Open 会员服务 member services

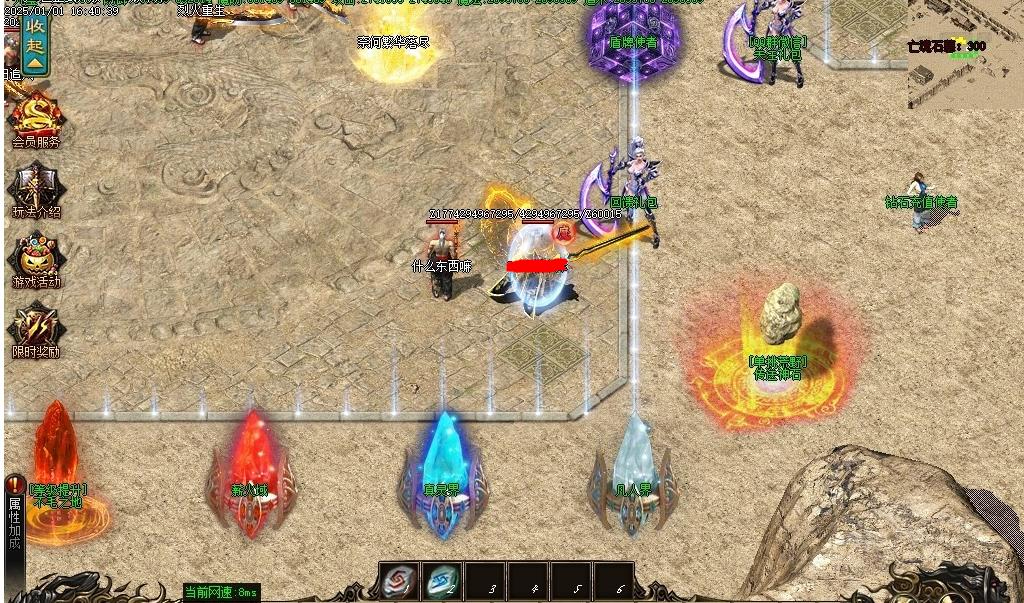[x=36, y=118]
